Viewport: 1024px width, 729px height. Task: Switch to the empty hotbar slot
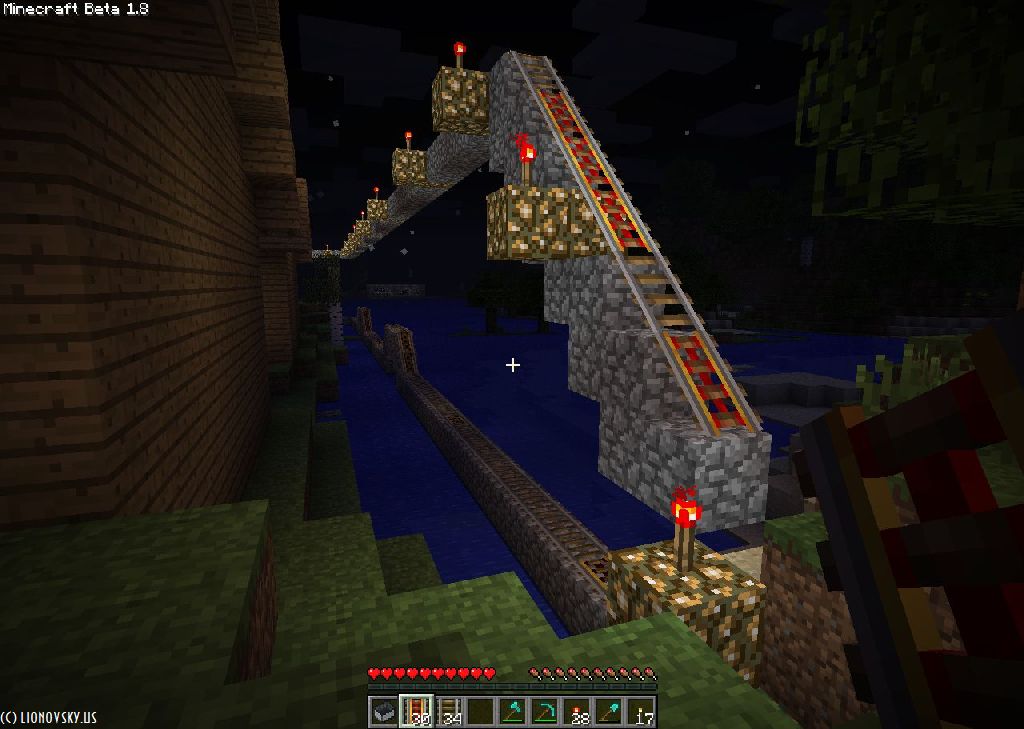(x=481, y=712)
